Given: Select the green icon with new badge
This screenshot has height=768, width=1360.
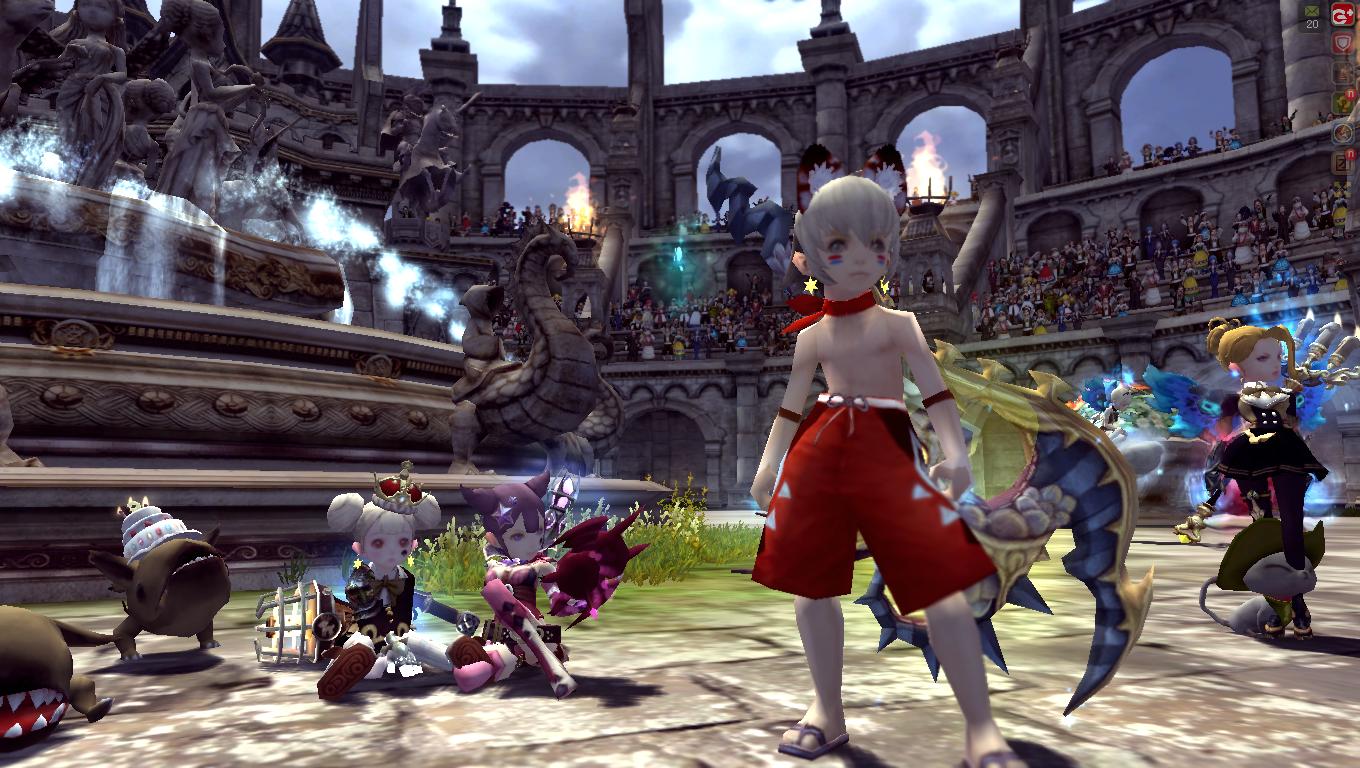Looking at the screenshot, I should click(1342, 103).
